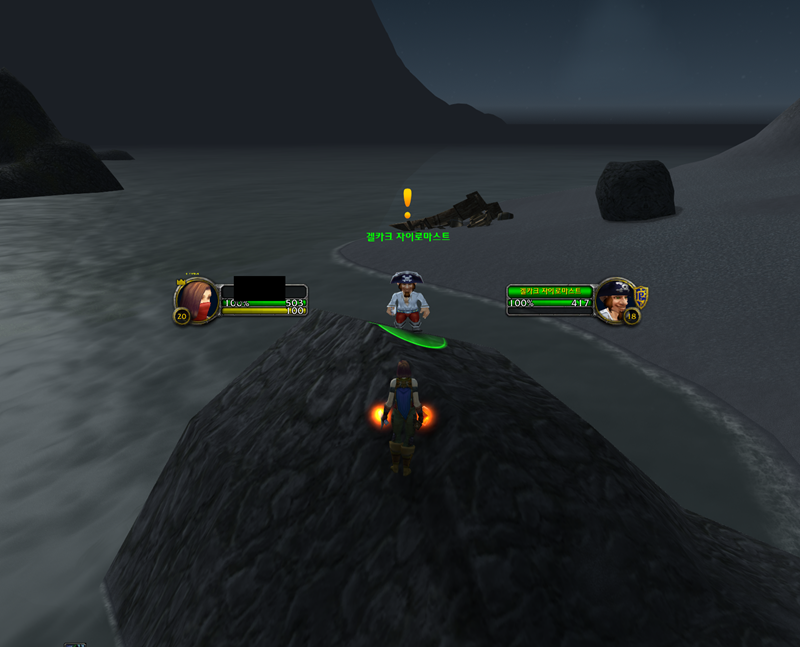
Task: Open the target's pirate portrait frame
Action: coord(616,299)
